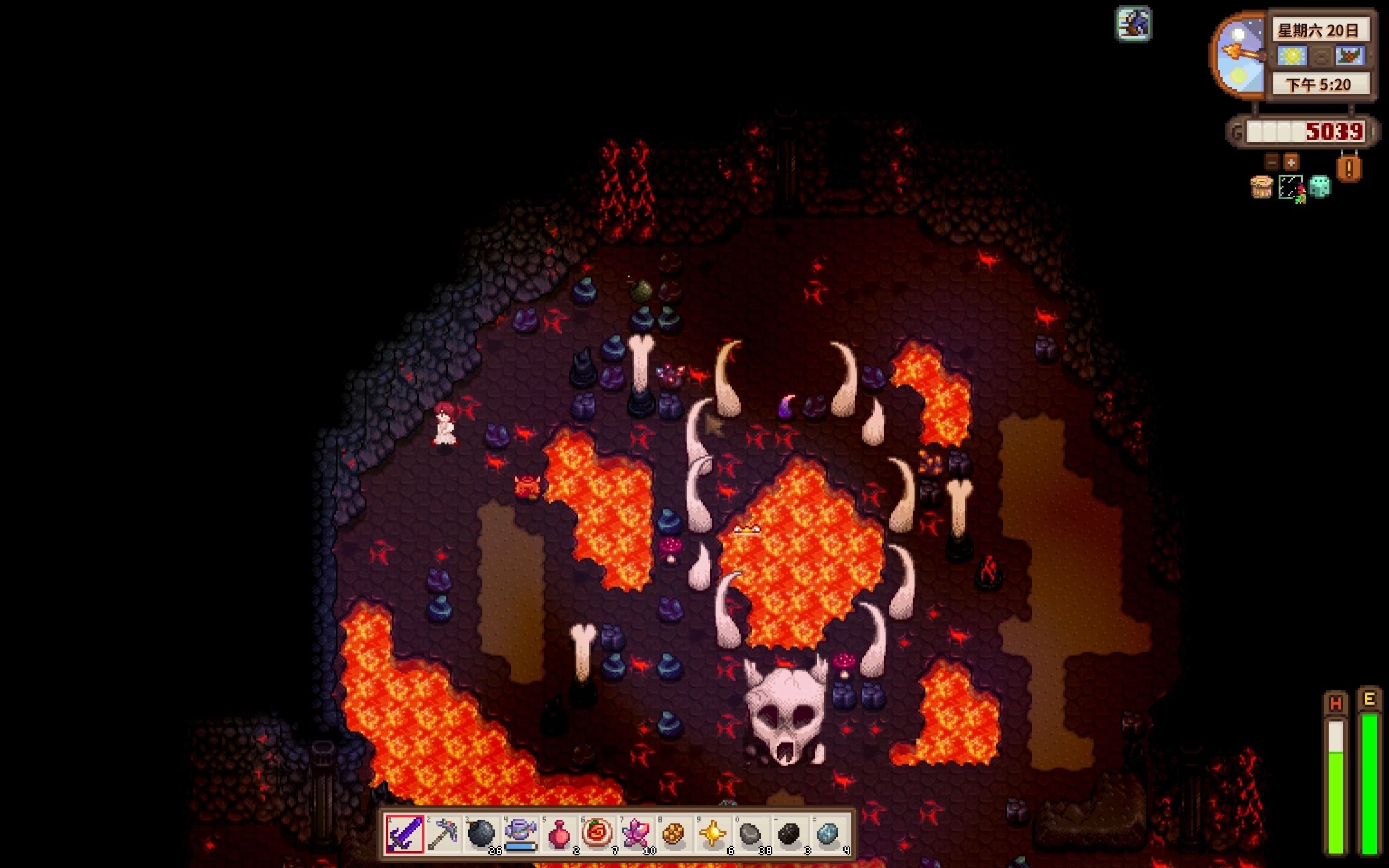Choose the pink crystal fruit stack
1389x868 pixels.
pyautogui.click(x=636, y=834)
